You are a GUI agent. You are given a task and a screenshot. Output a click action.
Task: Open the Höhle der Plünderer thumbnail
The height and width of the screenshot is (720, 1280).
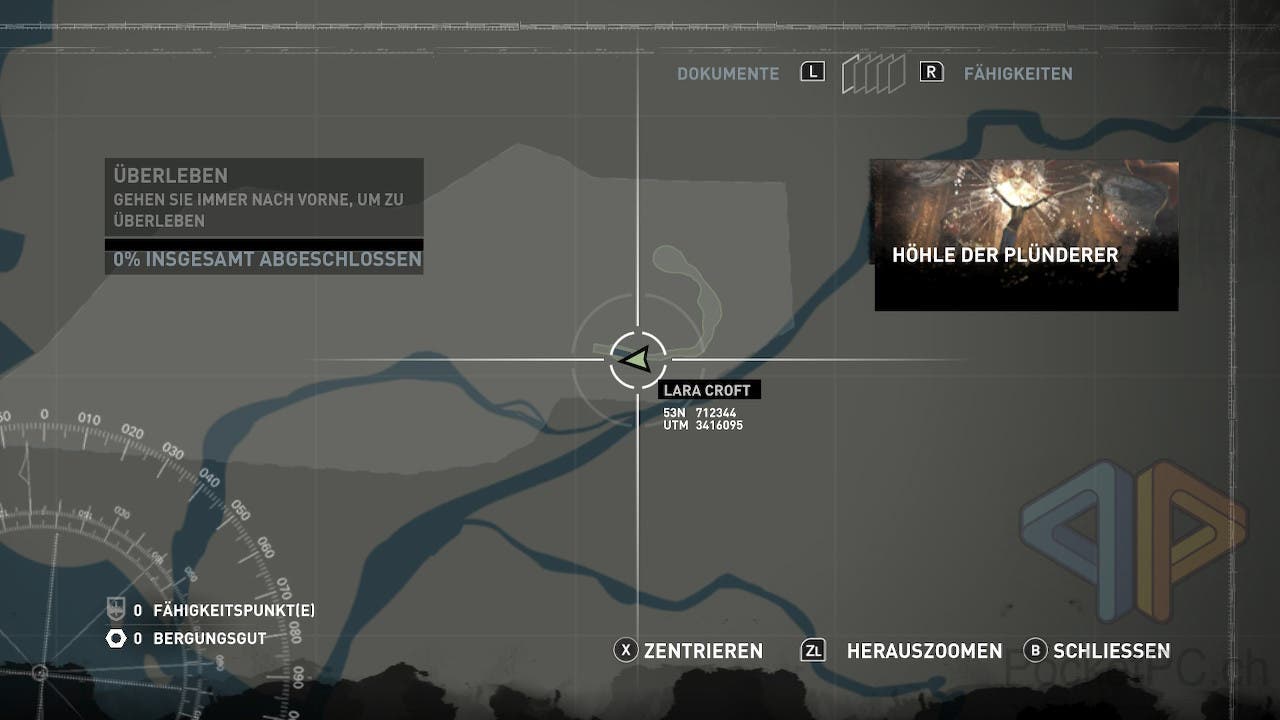pos(1025,235)
